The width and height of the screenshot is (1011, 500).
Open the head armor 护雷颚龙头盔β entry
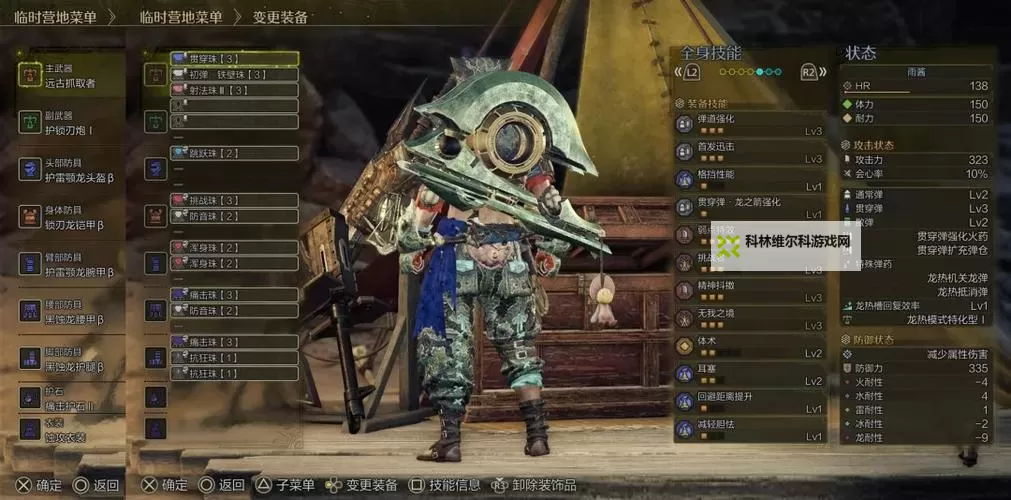click(x=70, y=169)
